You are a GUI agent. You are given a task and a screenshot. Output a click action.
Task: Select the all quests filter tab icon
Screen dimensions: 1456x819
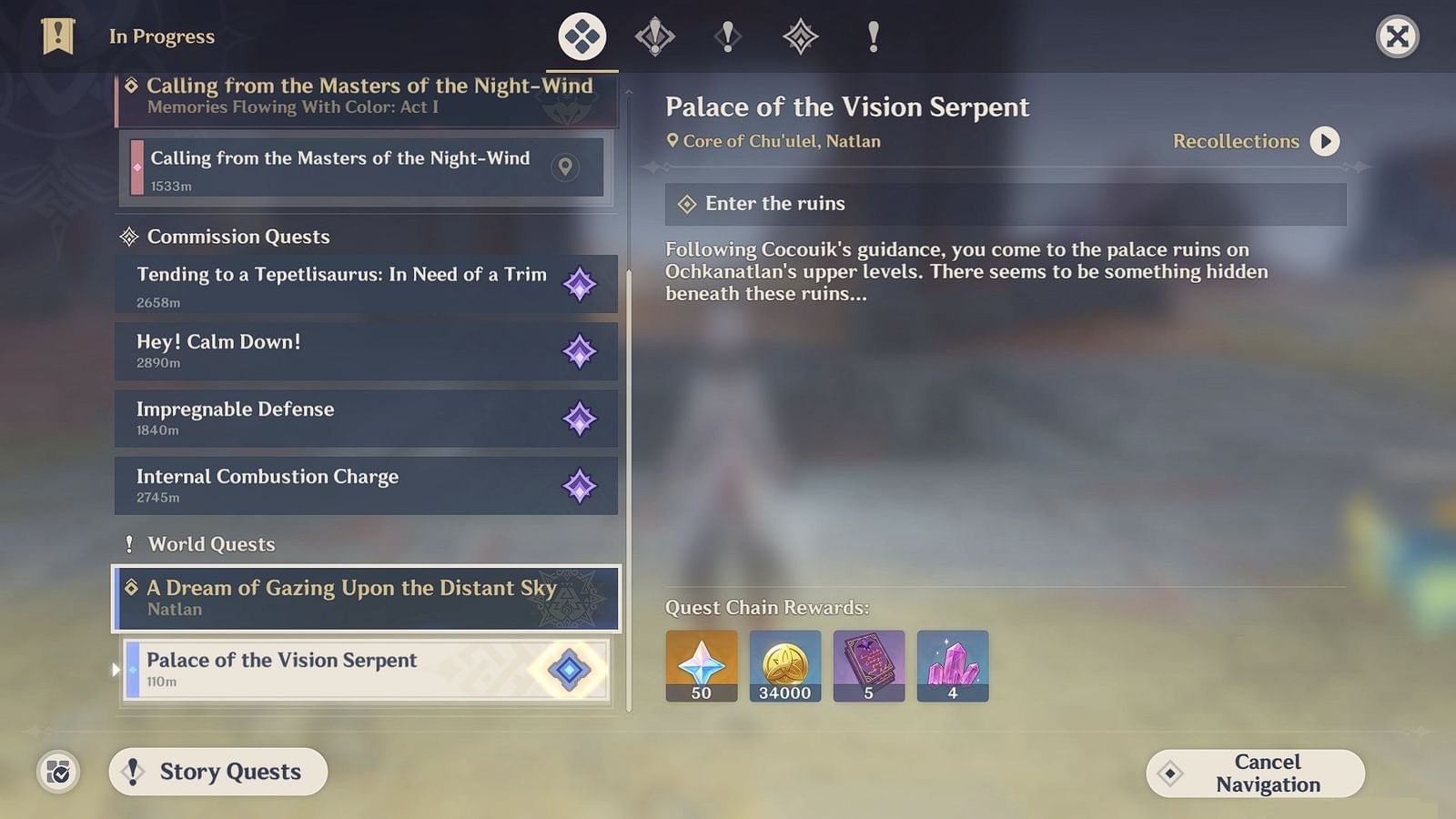[581, 36]
